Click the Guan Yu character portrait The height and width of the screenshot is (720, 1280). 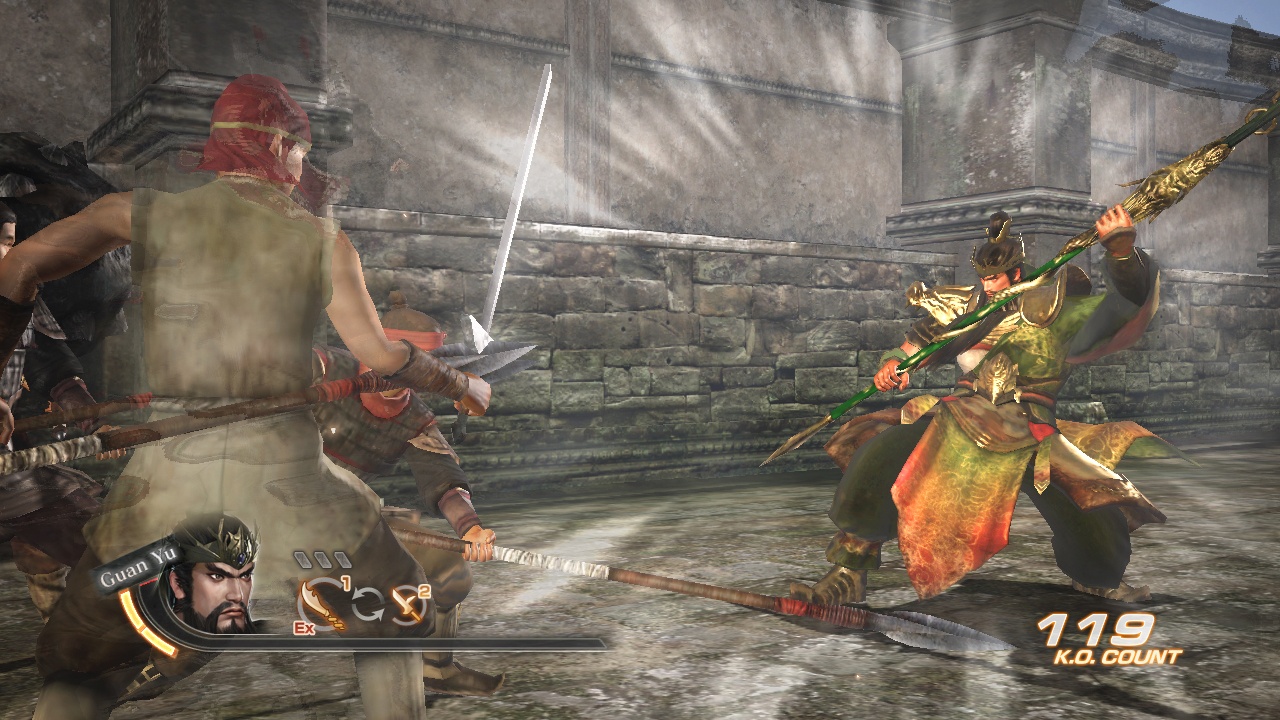pyautogui.click(x=215, y=590)
